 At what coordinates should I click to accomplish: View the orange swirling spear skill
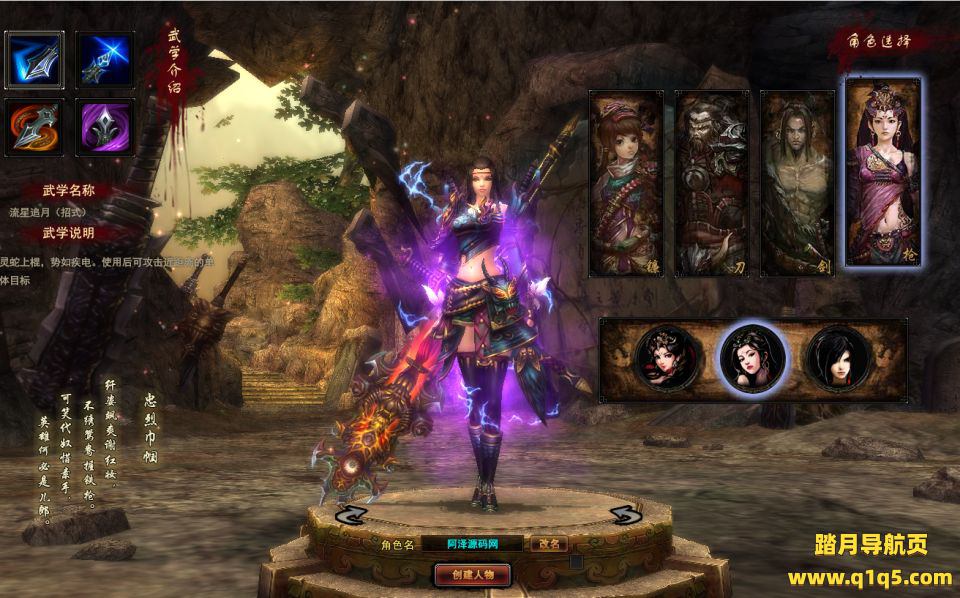tap(35, 128)
